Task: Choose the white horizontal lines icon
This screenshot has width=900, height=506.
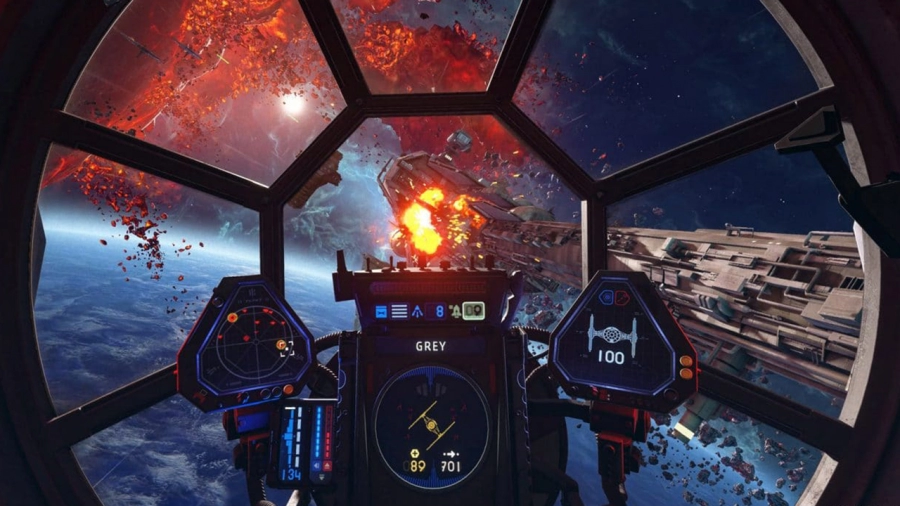Action: 399,311
